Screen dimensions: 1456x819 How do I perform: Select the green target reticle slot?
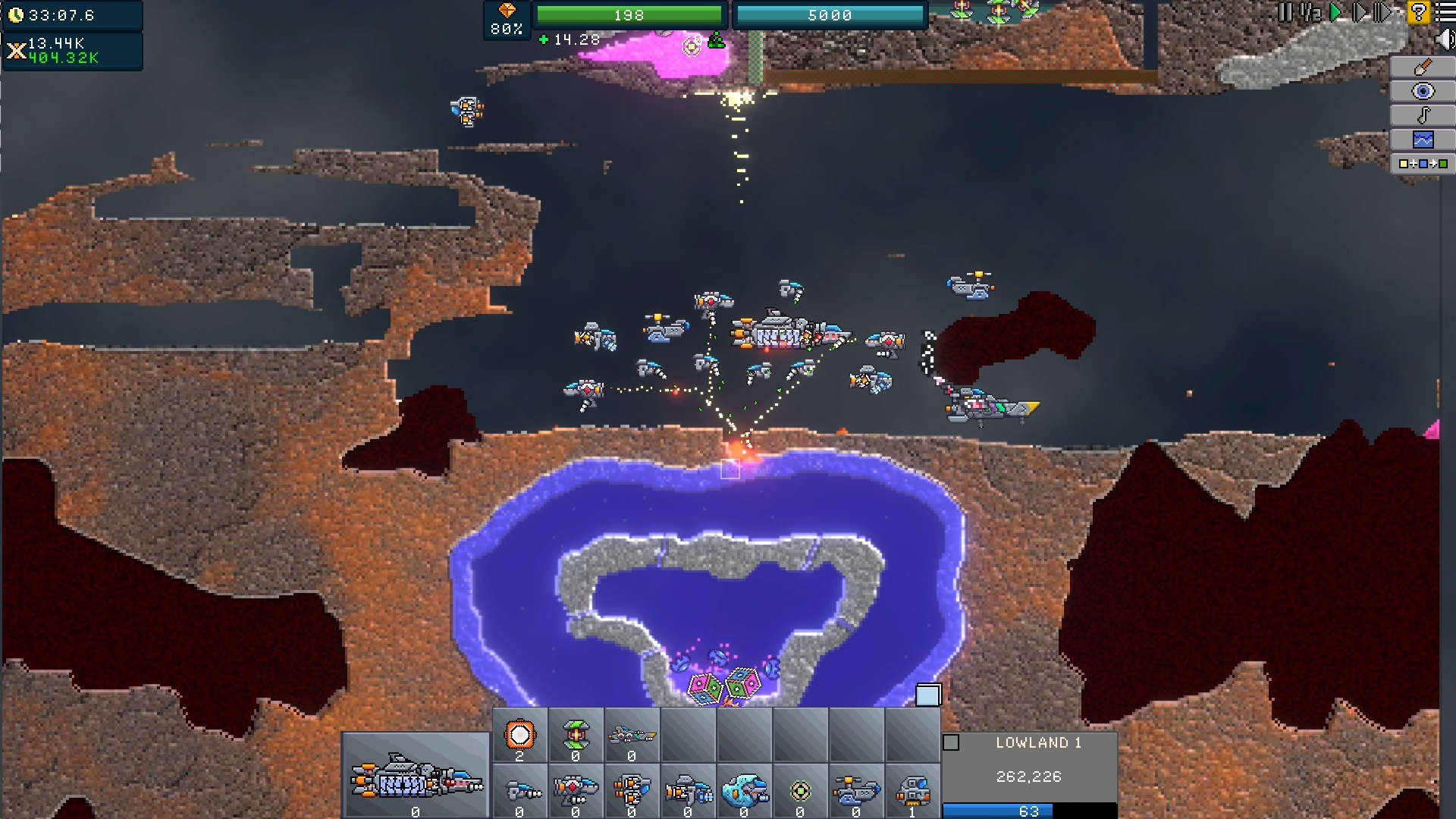click(800, 792)
